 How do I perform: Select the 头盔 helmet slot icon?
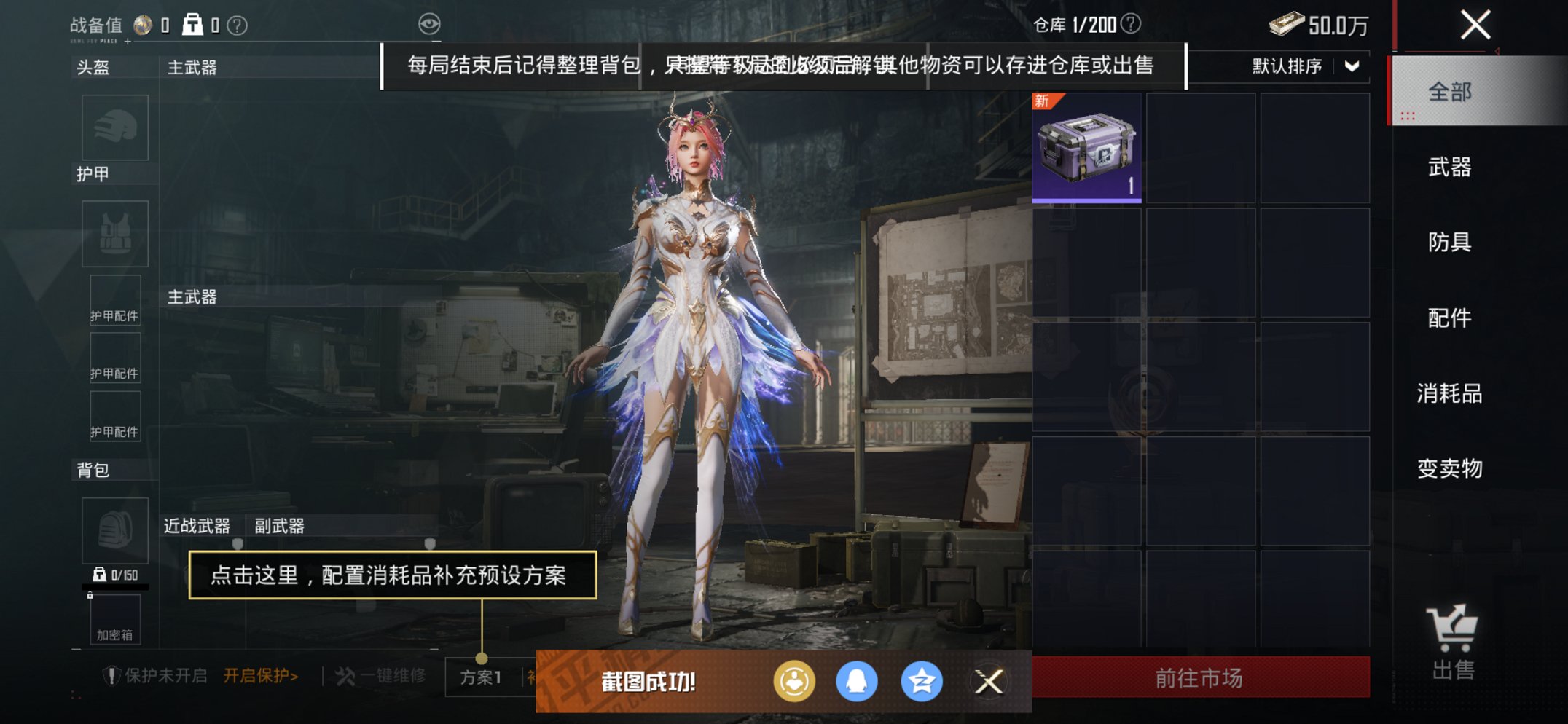click(114, 127)
